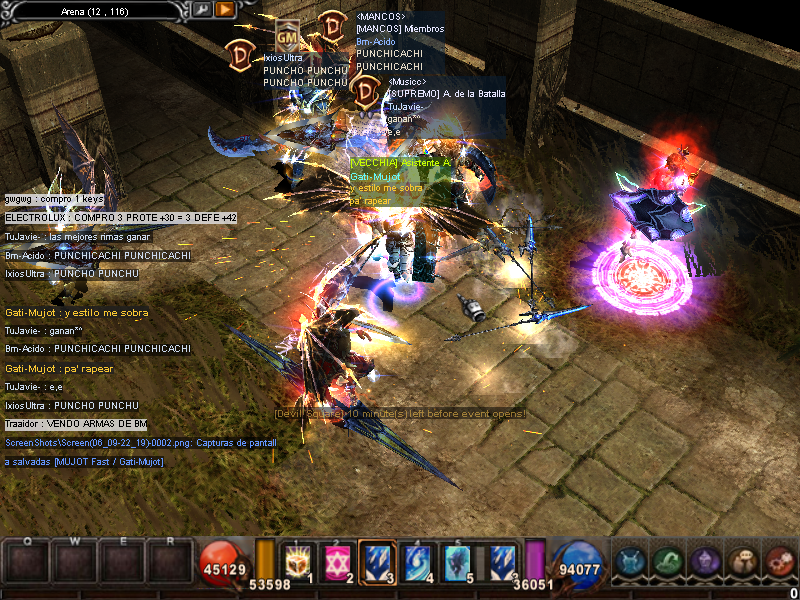
Task: Open the purple hooded figure menu button
Action: [x=703, y=562]
